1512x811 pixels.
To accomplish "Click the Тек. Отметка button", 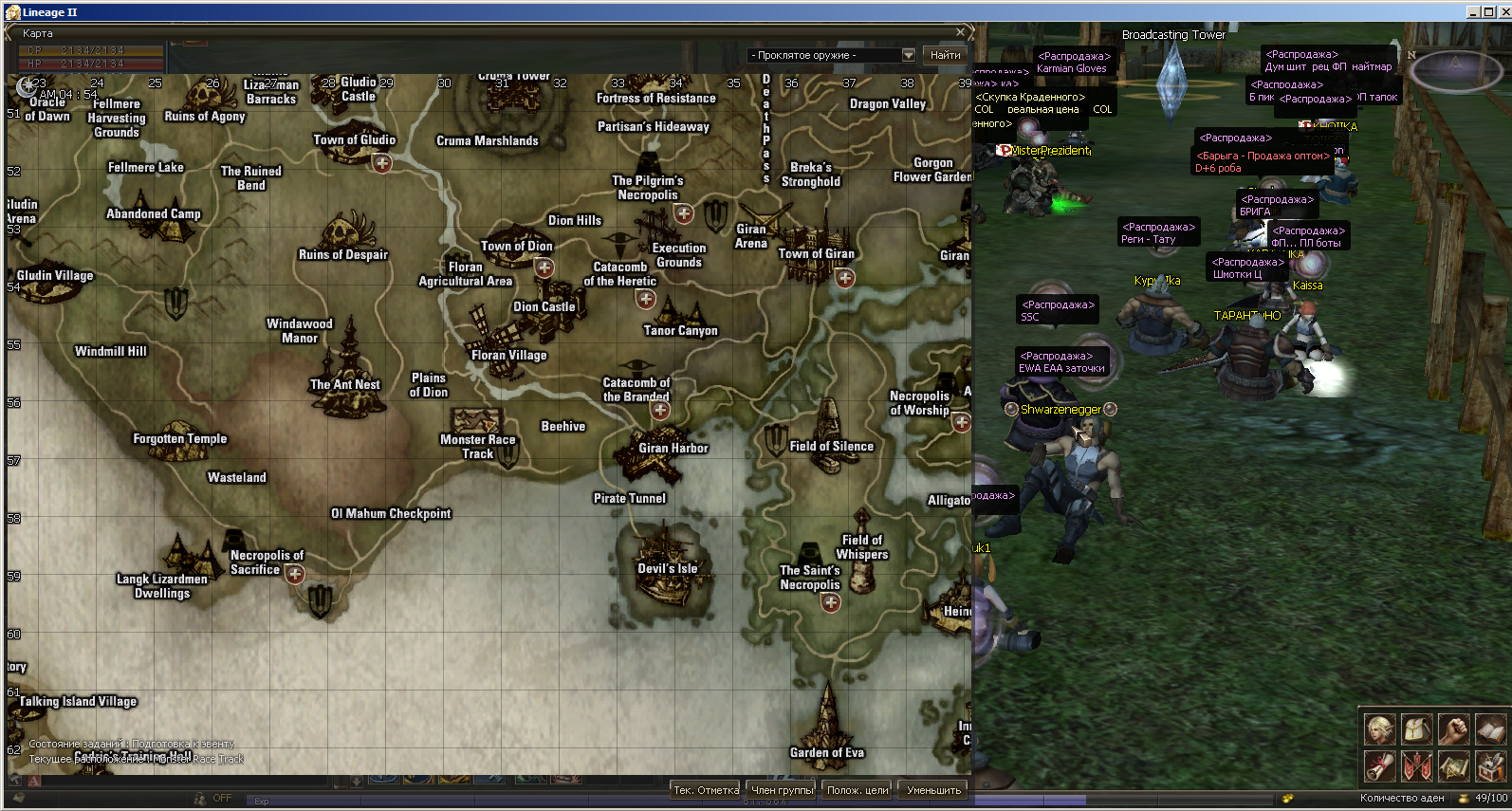I will point(706,790).
